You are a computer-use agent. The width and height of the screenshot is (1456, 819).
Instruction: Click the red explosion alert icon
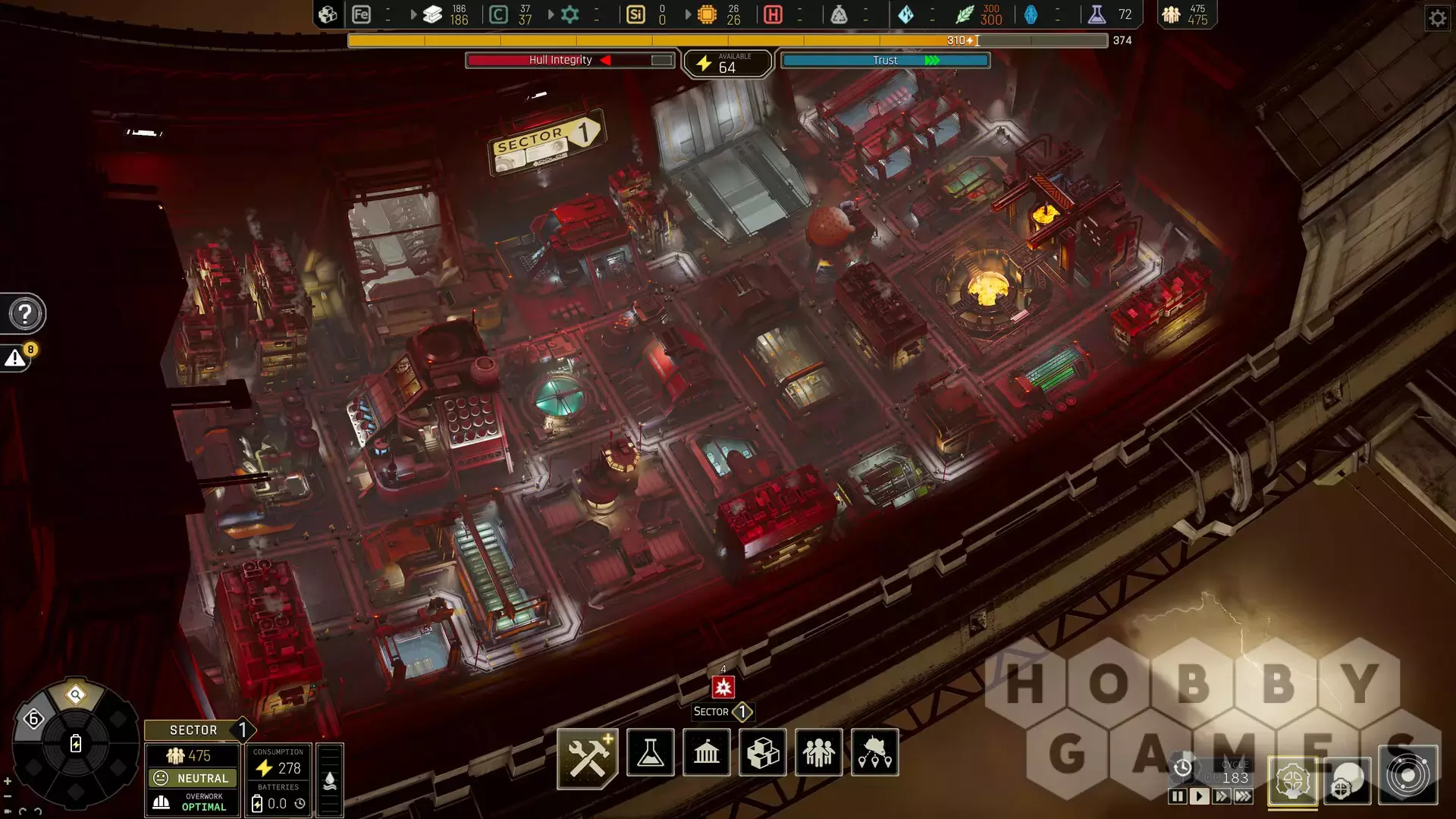(723, 687)
